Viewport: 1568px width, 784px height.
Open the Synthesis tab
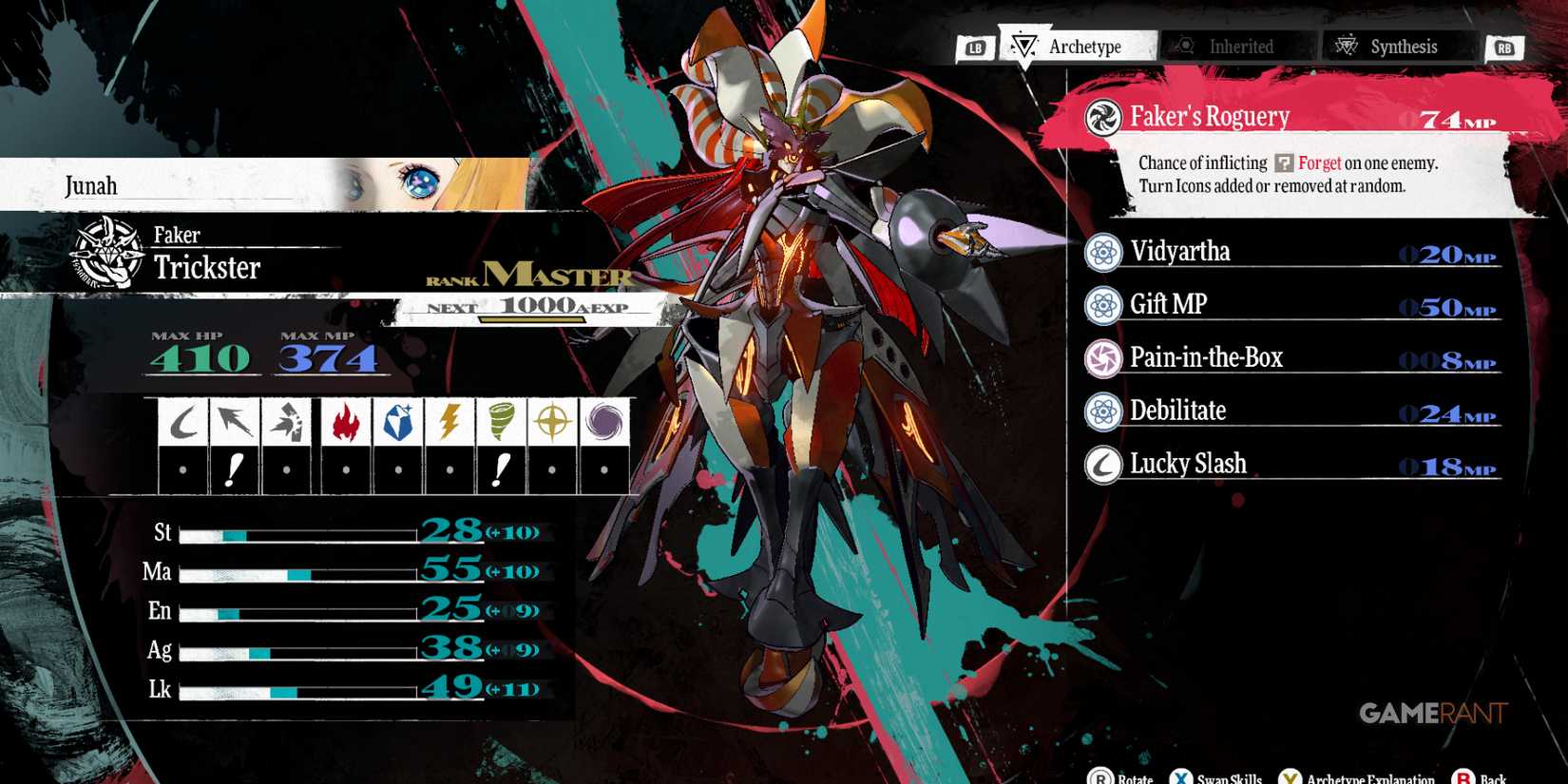1397,46
